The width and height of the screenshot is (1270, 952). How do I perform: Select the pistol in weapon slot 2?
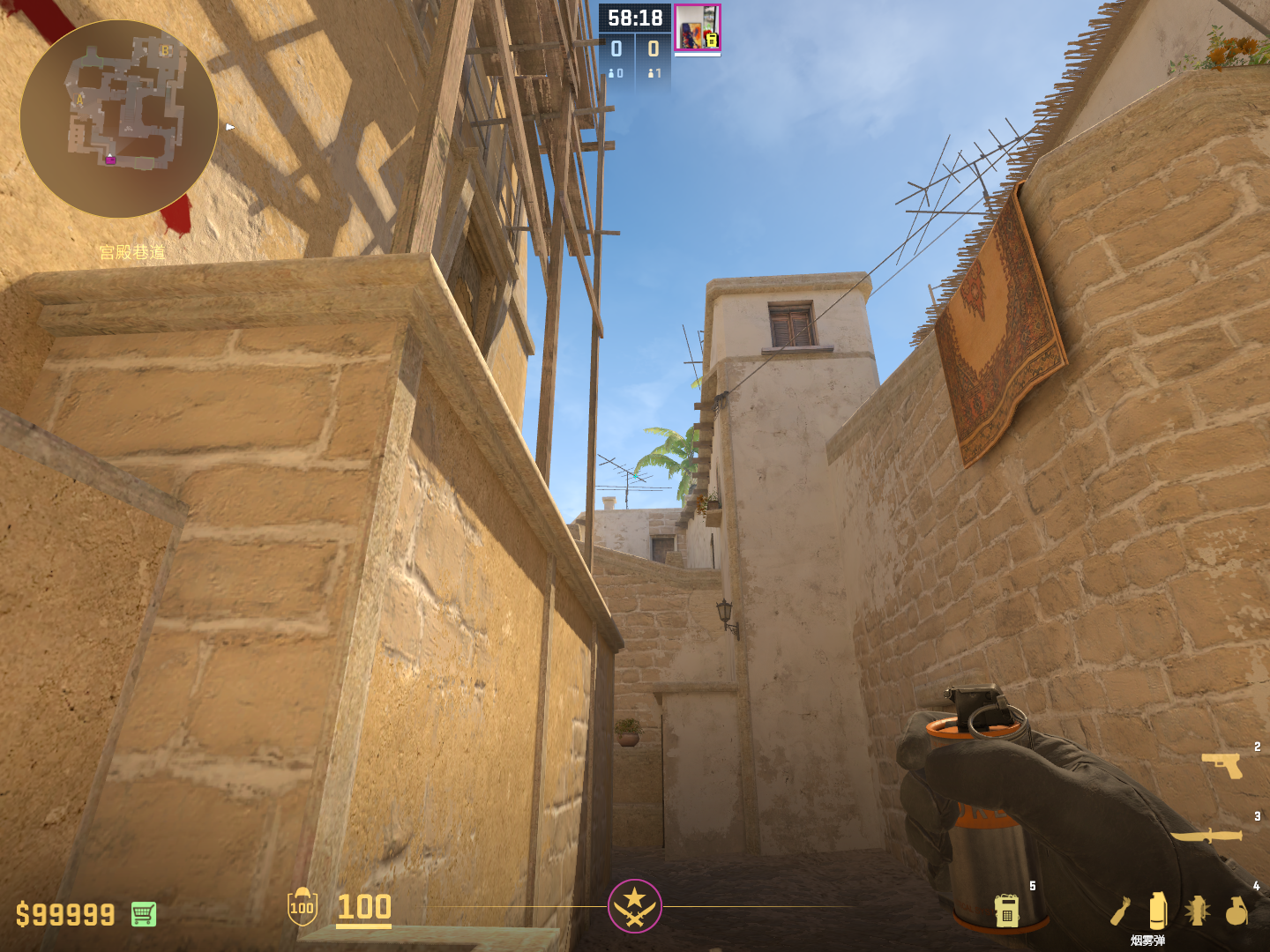coord(1222,765)
